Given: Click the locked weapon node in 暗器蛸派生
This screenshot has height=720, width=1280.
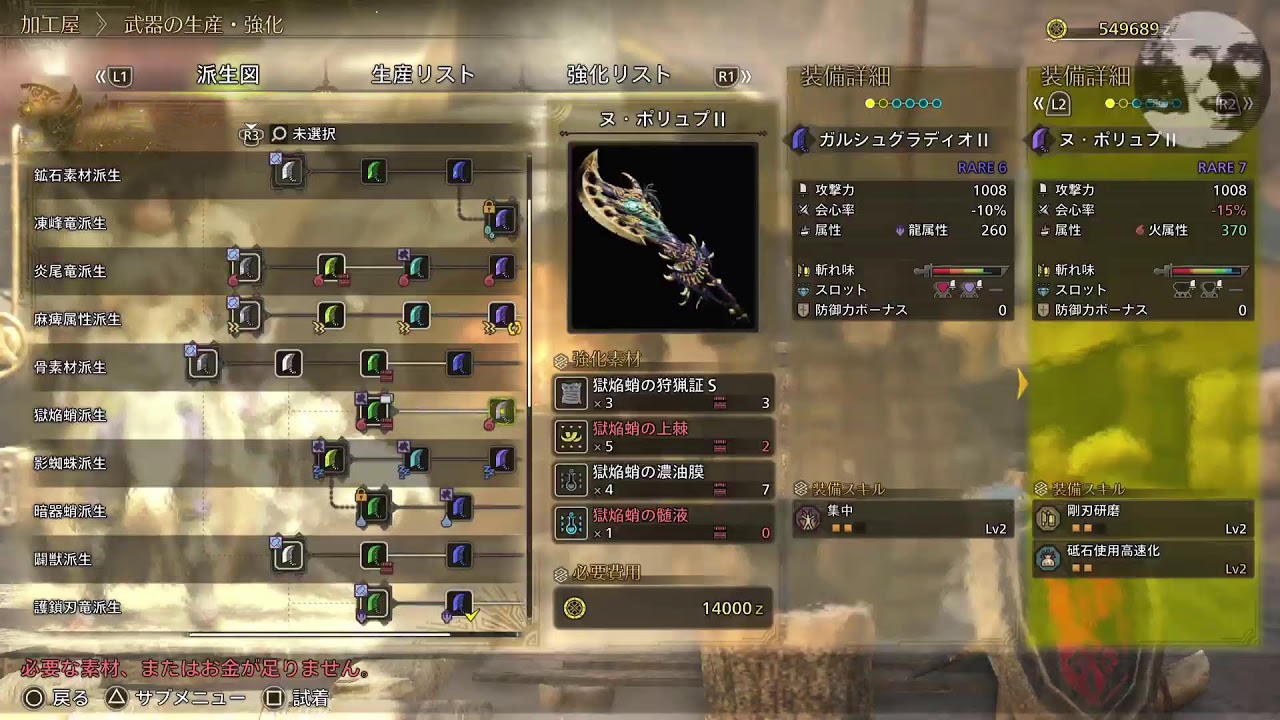Looking at the screenshot, I should [x=374, y=507].
